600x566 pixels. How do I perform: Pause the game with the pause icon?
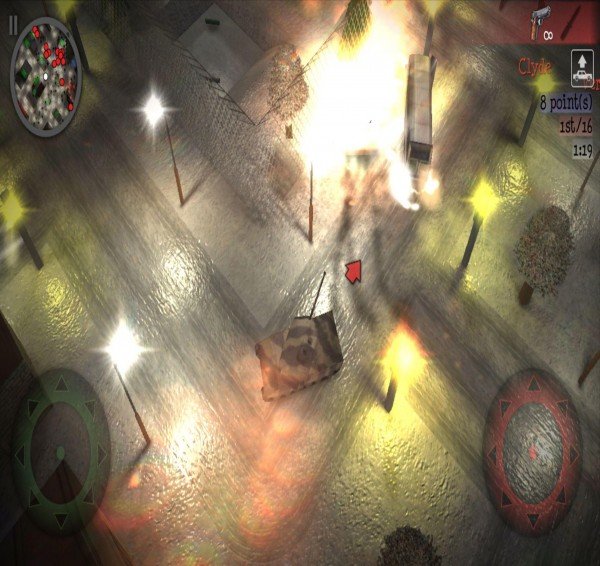coord(13,23)
